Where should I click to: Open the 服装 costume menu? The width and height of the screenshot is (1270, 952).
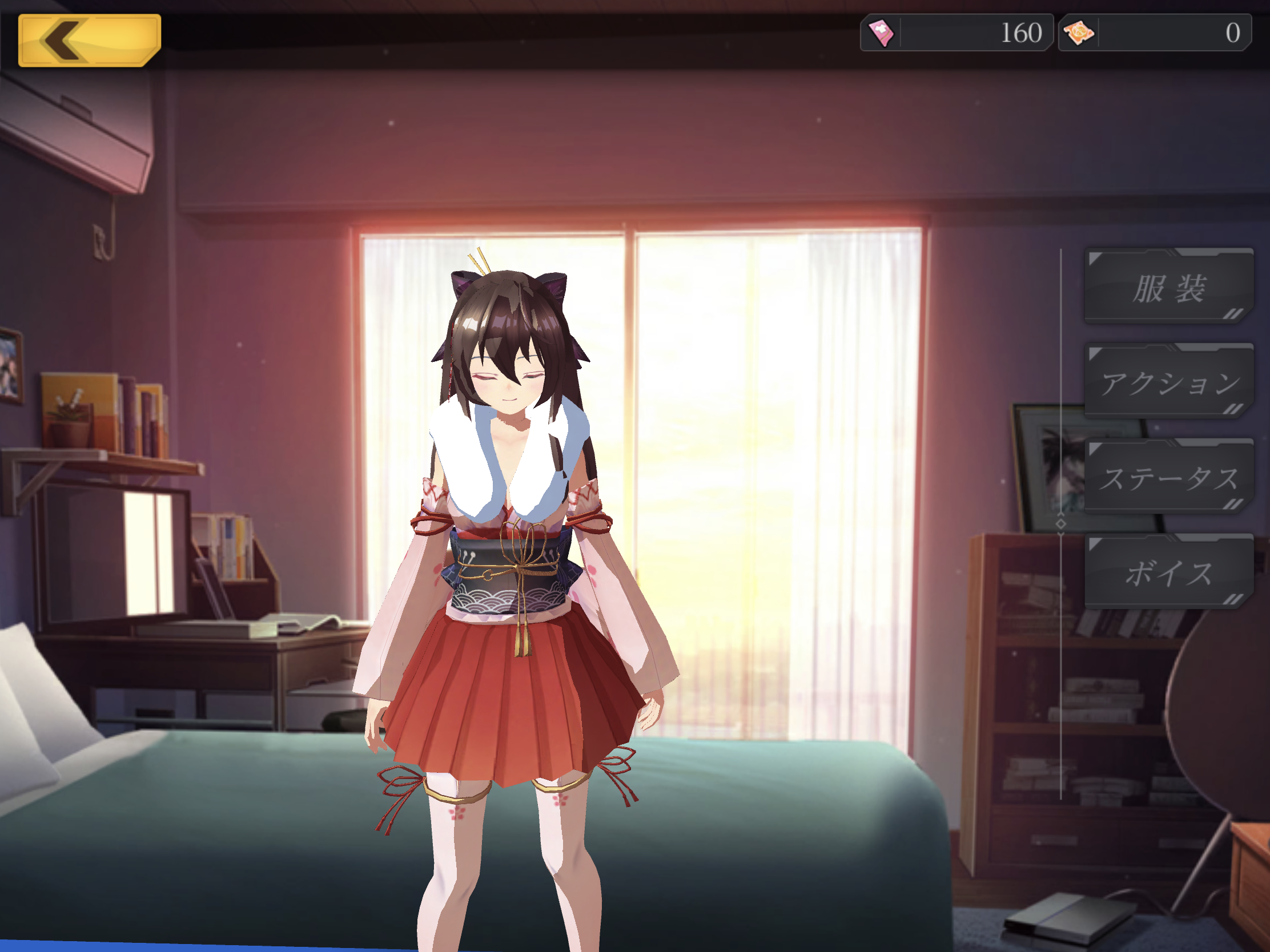[x=1168, y=287]
